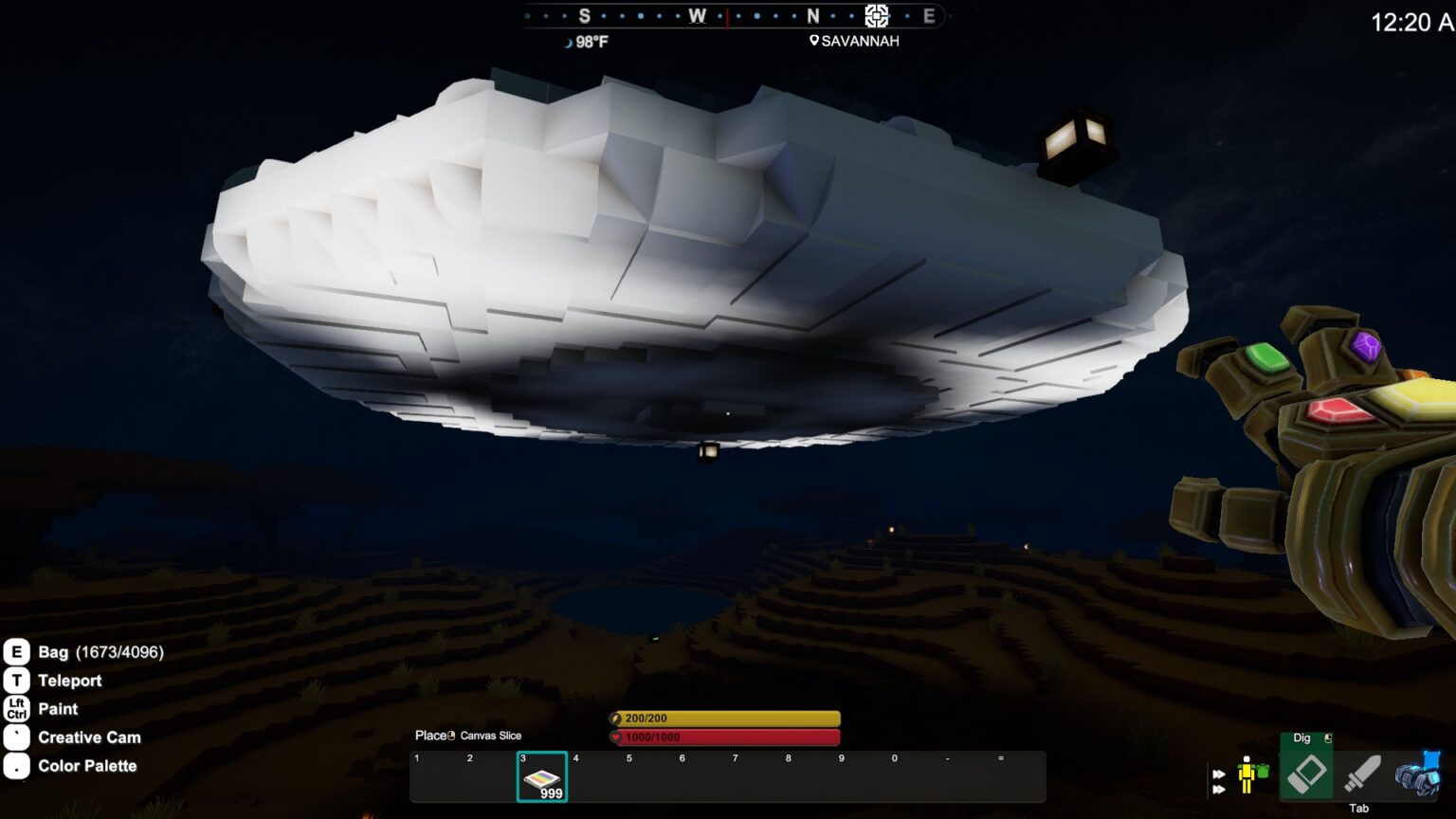Activate Paint mode

coord(58,709)
